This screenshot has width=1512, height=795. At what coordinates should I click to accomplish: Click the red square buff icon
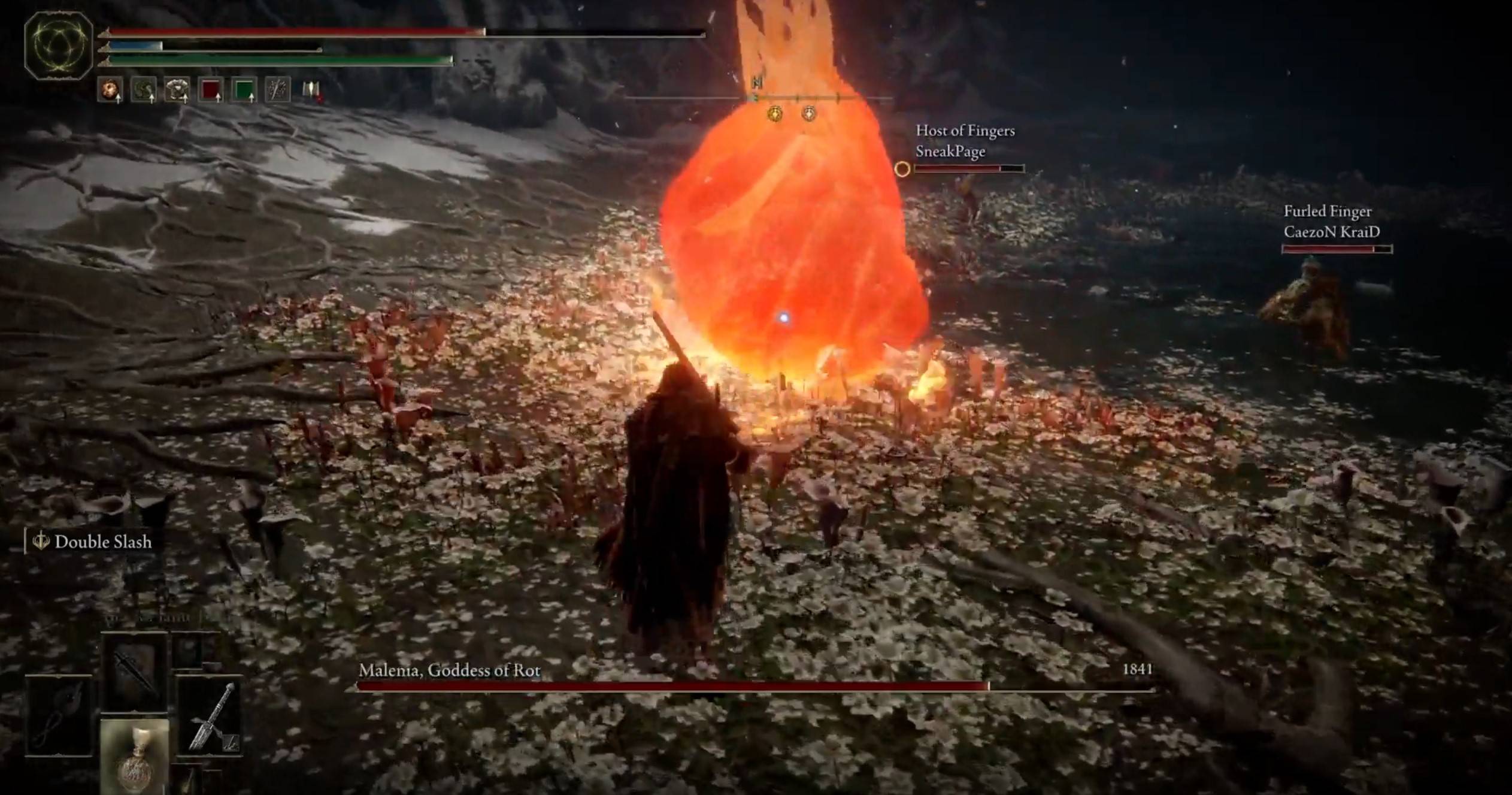click(211, 90)
